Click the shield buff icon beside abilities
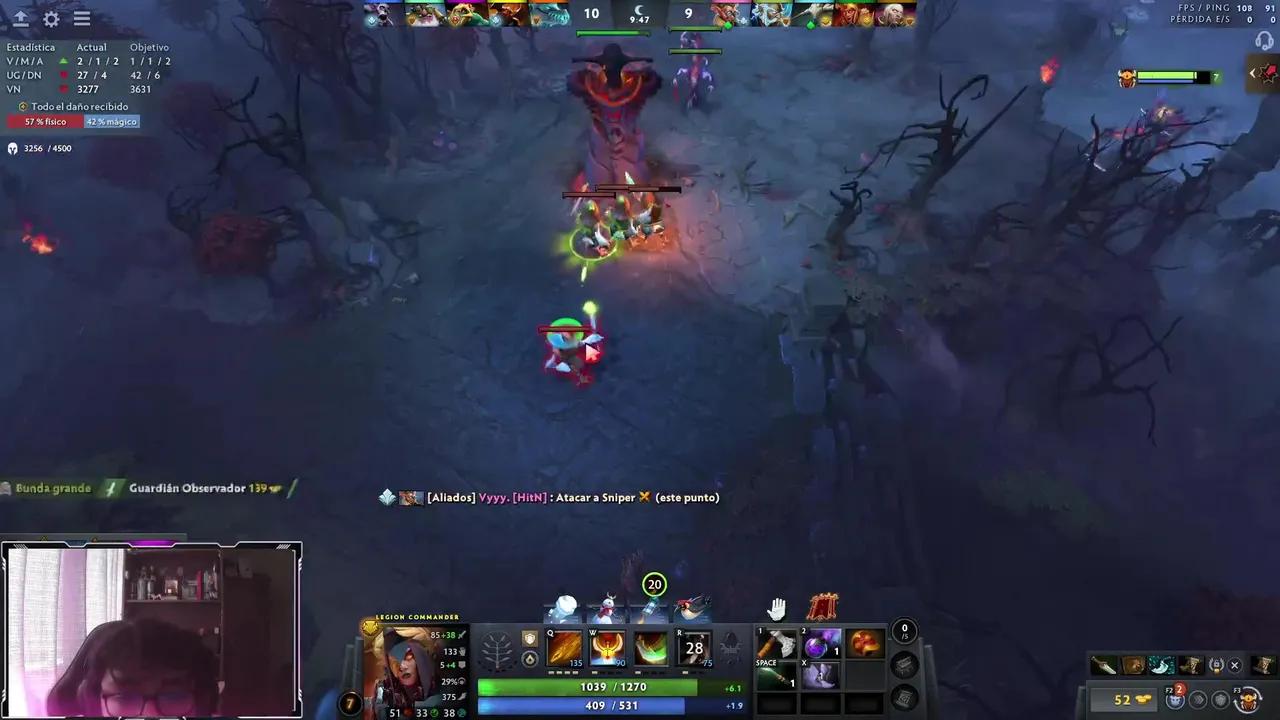 tap(529, 640)
